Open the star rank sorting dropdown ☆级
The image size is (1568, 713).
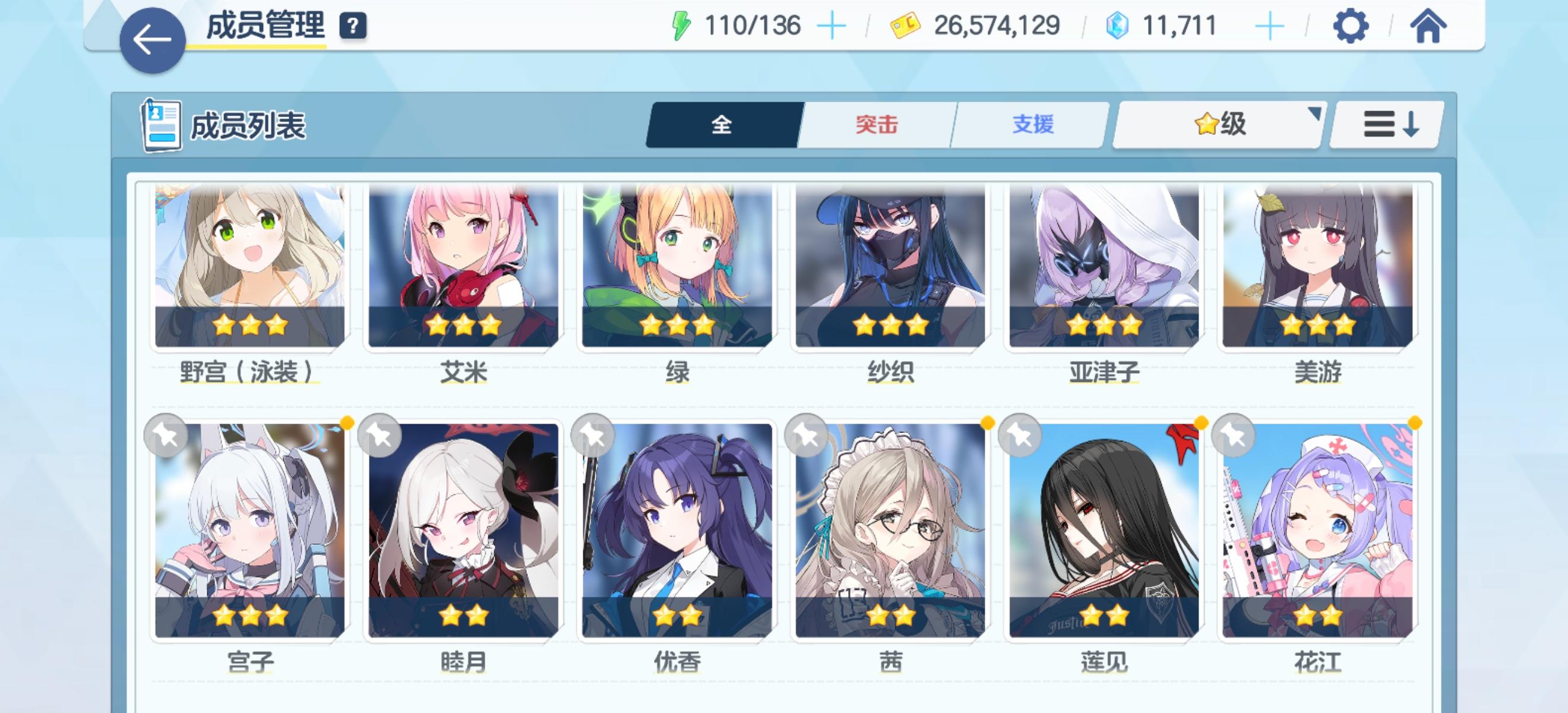click(1215, 124)
